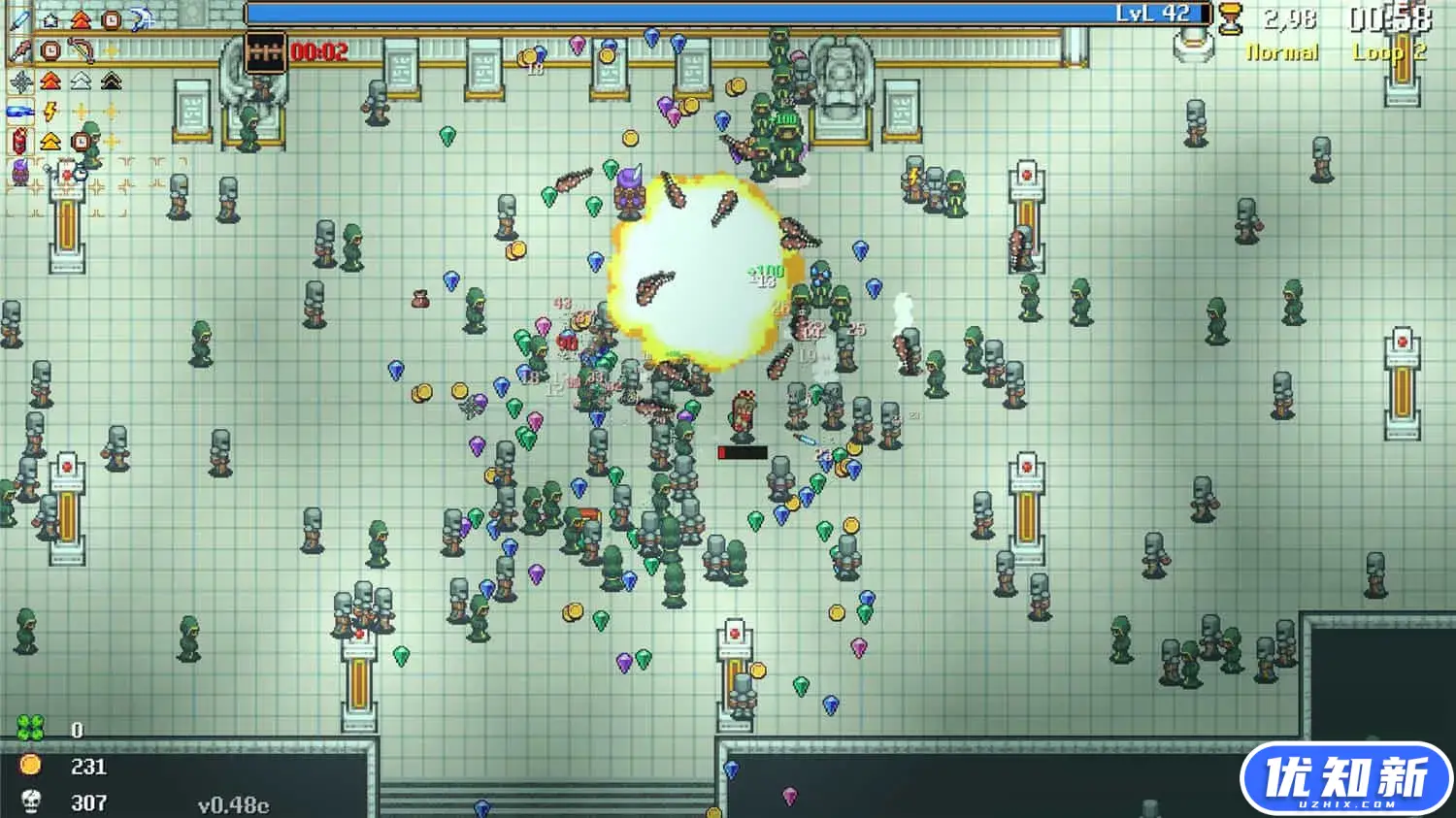Click the fence icon beside the red timer

pos(264,51)
